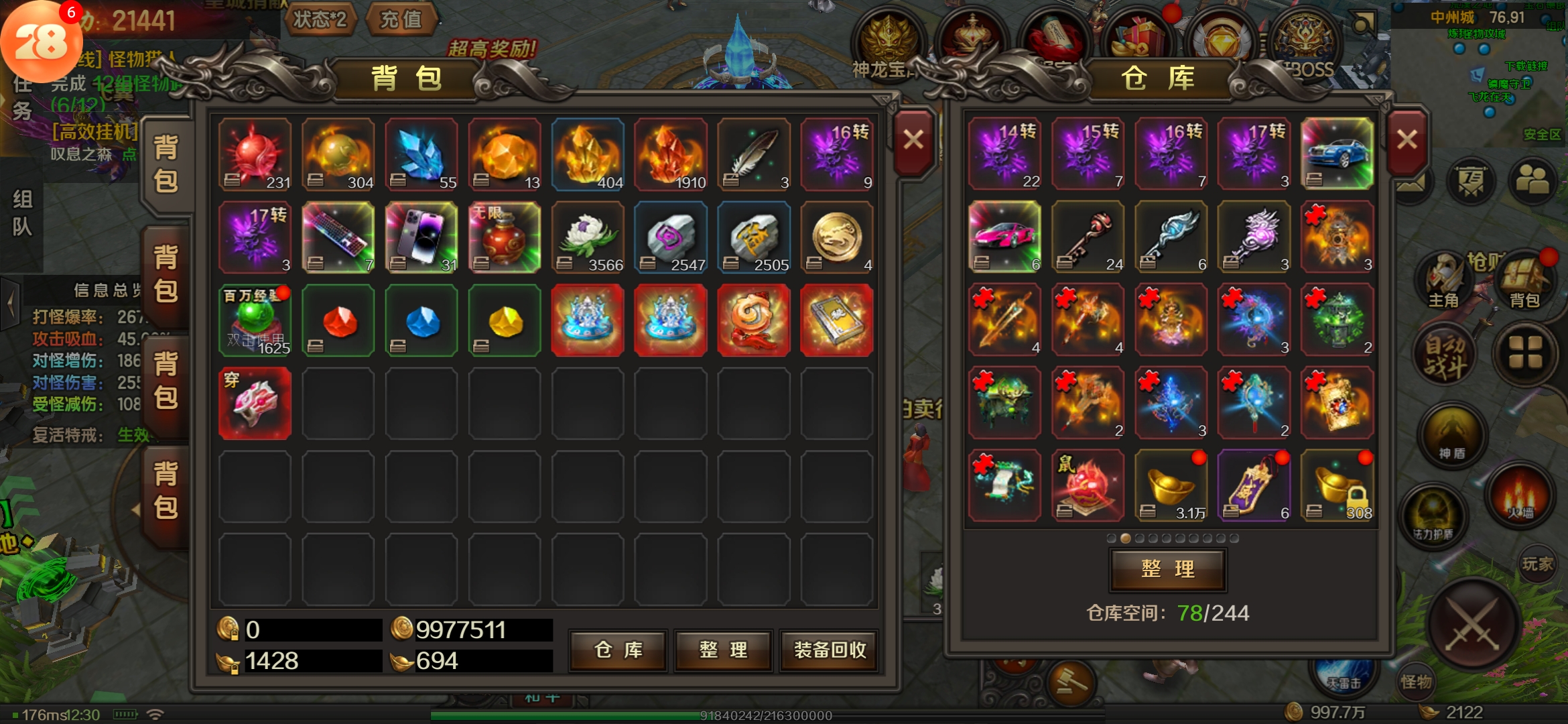This screenshot has width=1568, height=724.
Task: Select the gold dragon coin item
Action: [837, 237]
